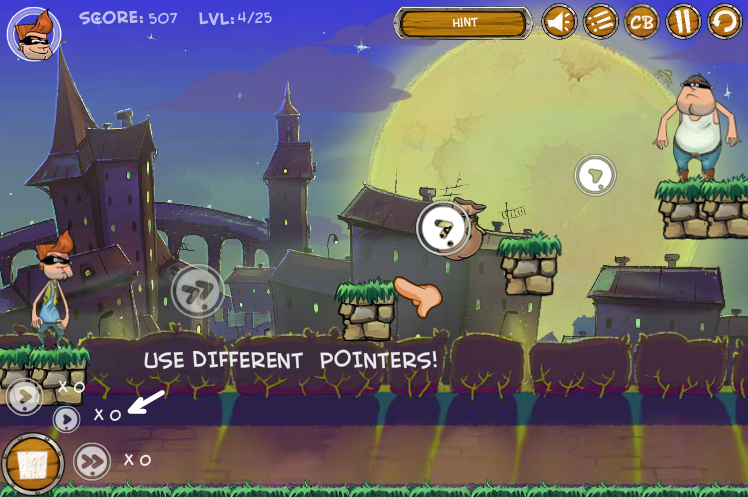Restart the level with the circular arrow
This screenshot has width=748, height=497.
(725, 21)
